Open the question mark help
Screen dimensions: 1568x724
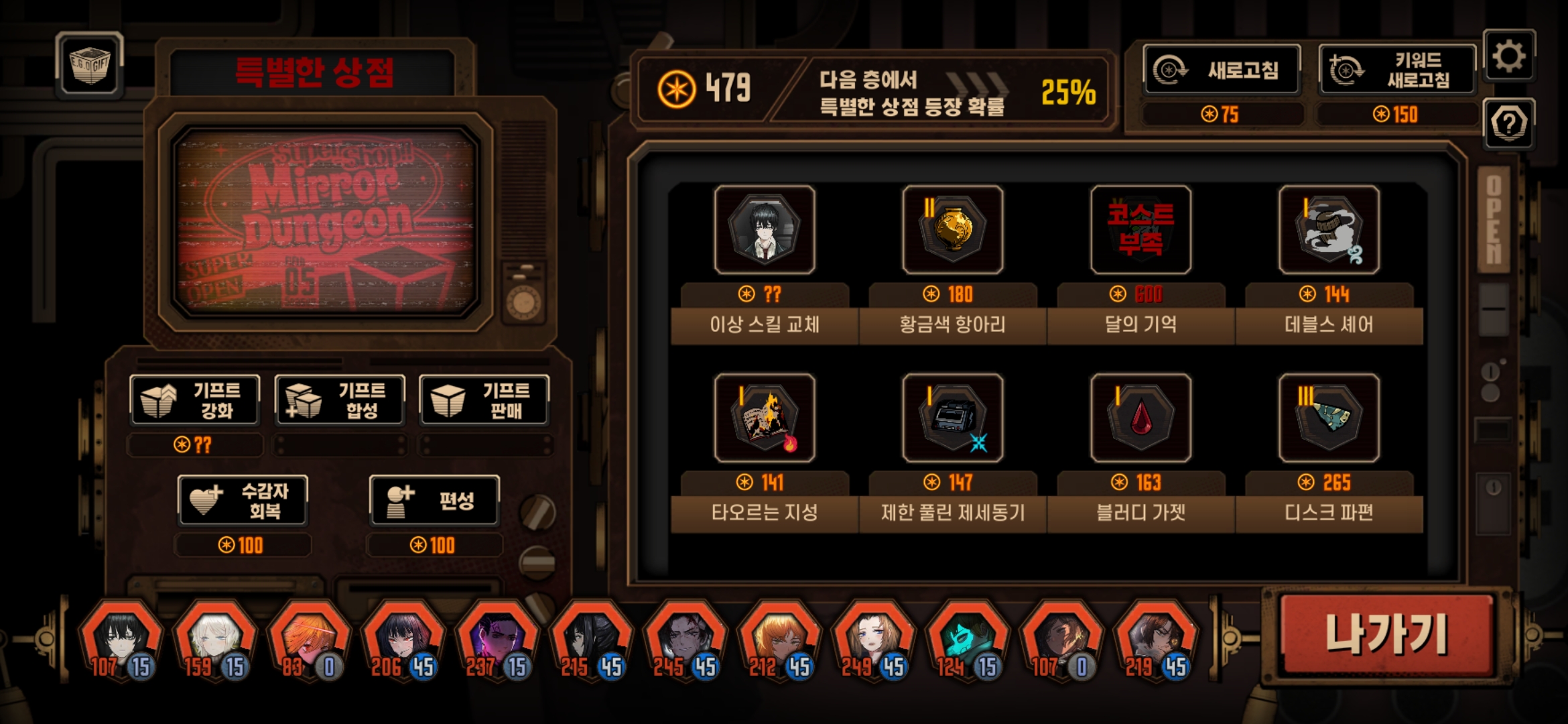click(1509, 123)
